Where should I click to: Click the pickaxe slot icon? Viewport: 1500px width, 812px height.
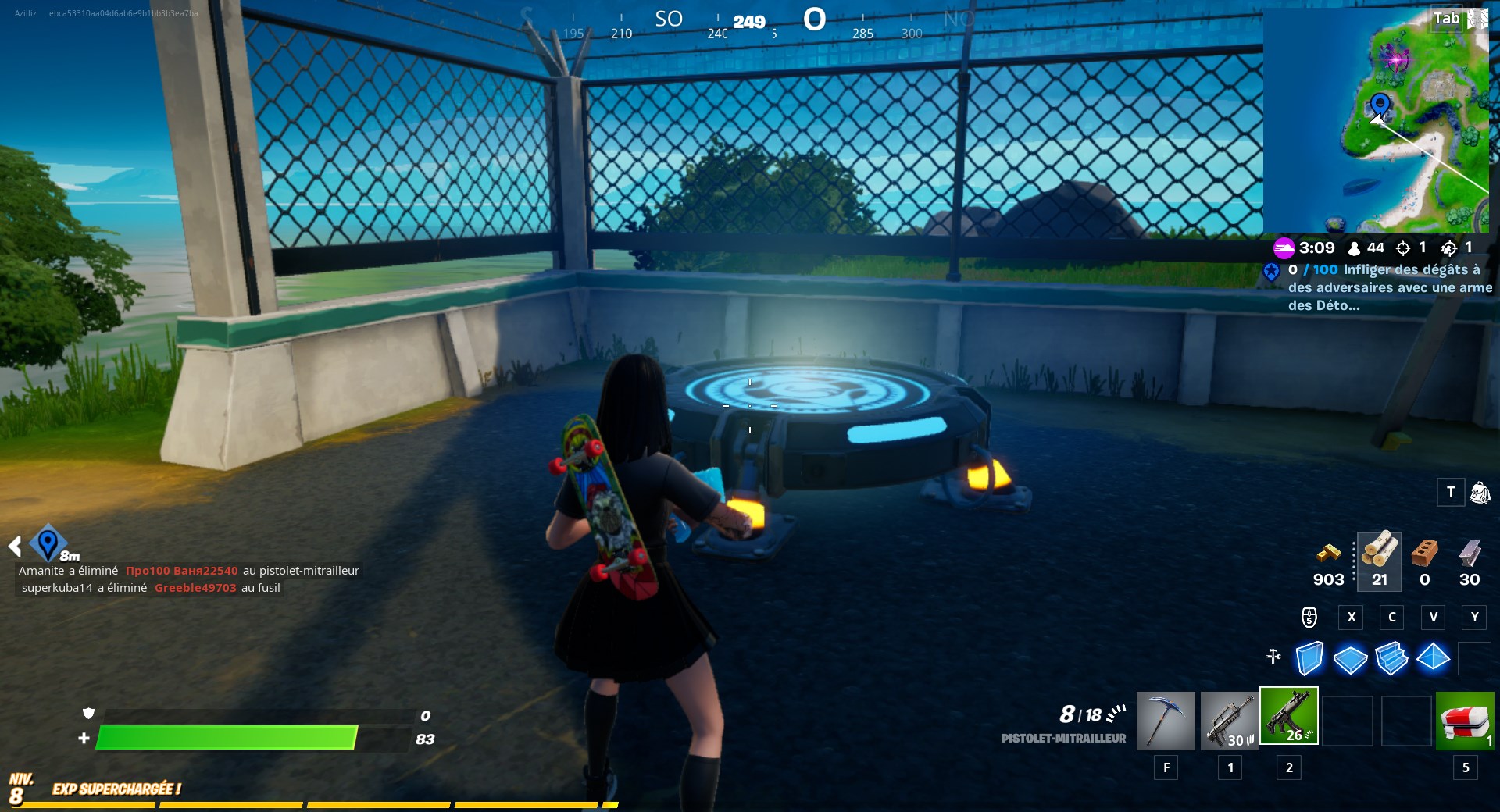[1164, 720]
